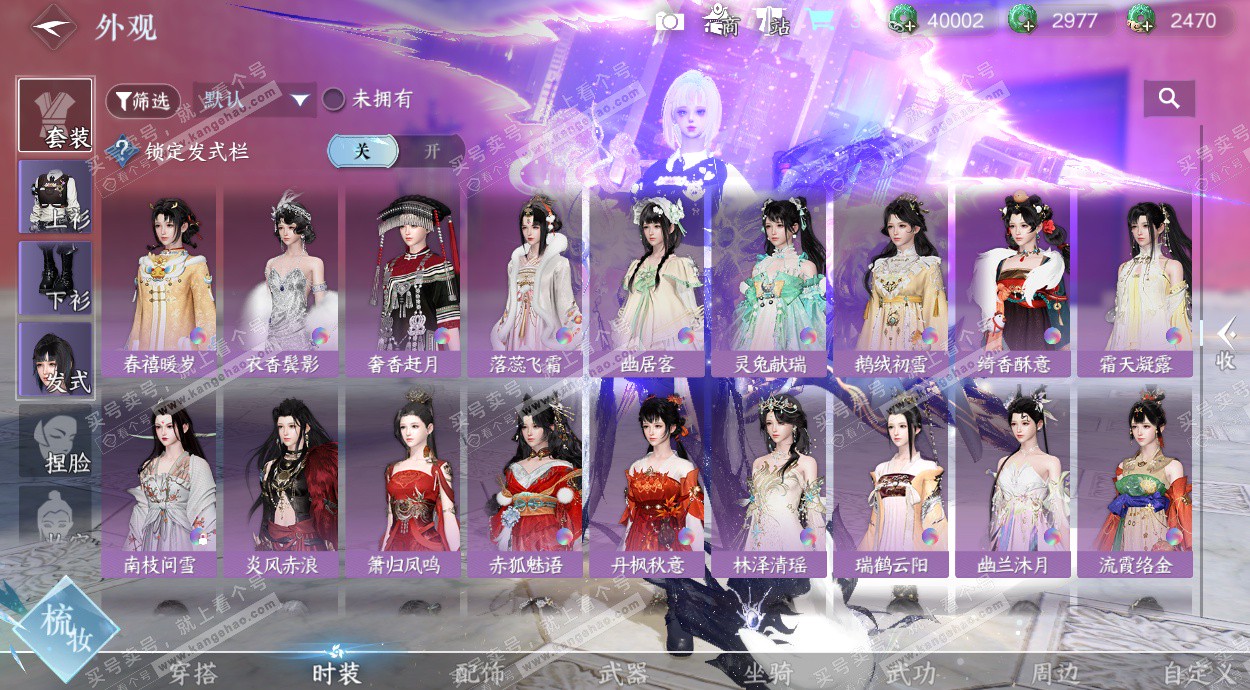Screen dimensions: 1250x690
Task: Select the 炎风赤浪 outfit
Action: tap(282, 480)
